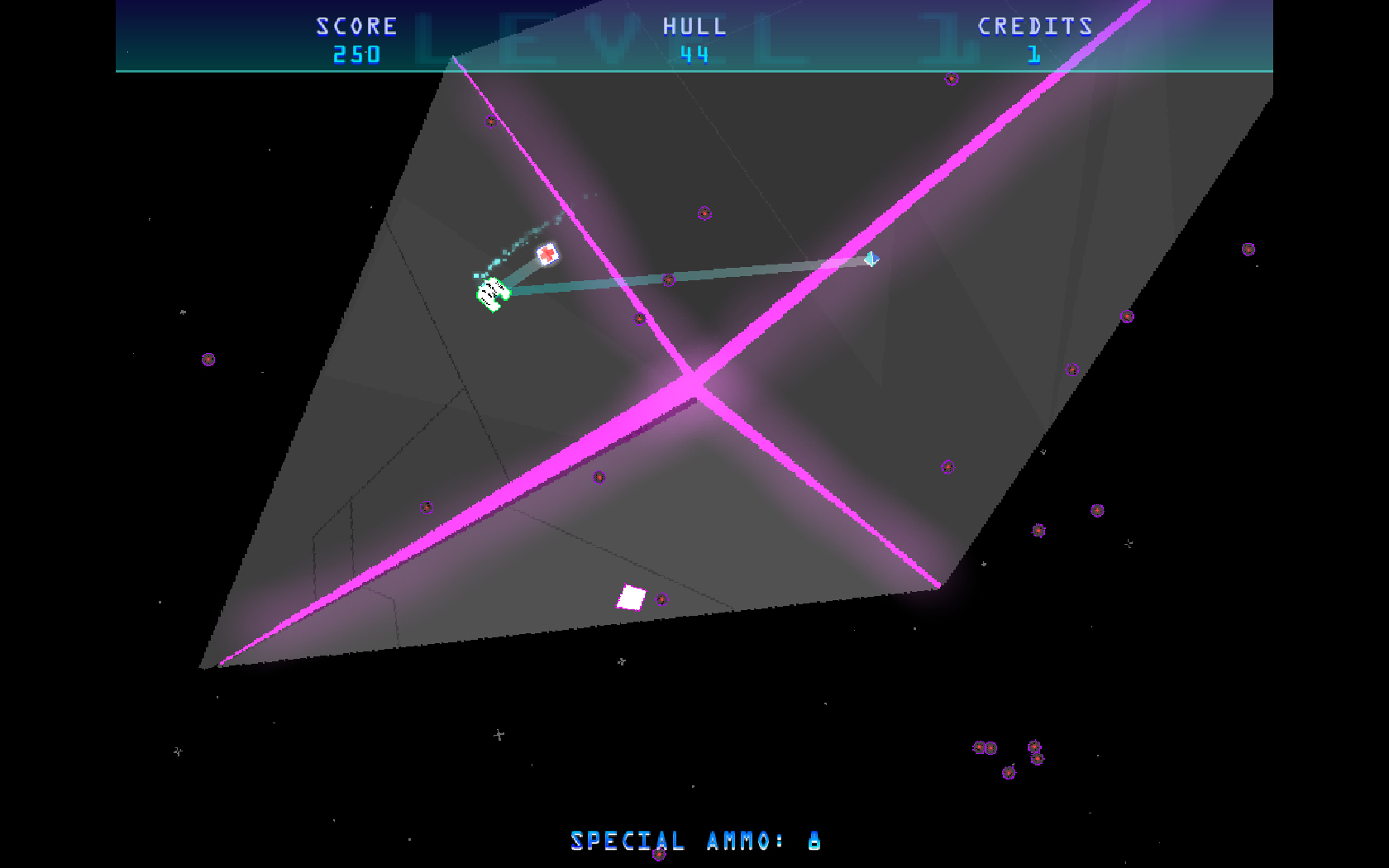Collect the red cross health pack icon

tap(547, 255)
